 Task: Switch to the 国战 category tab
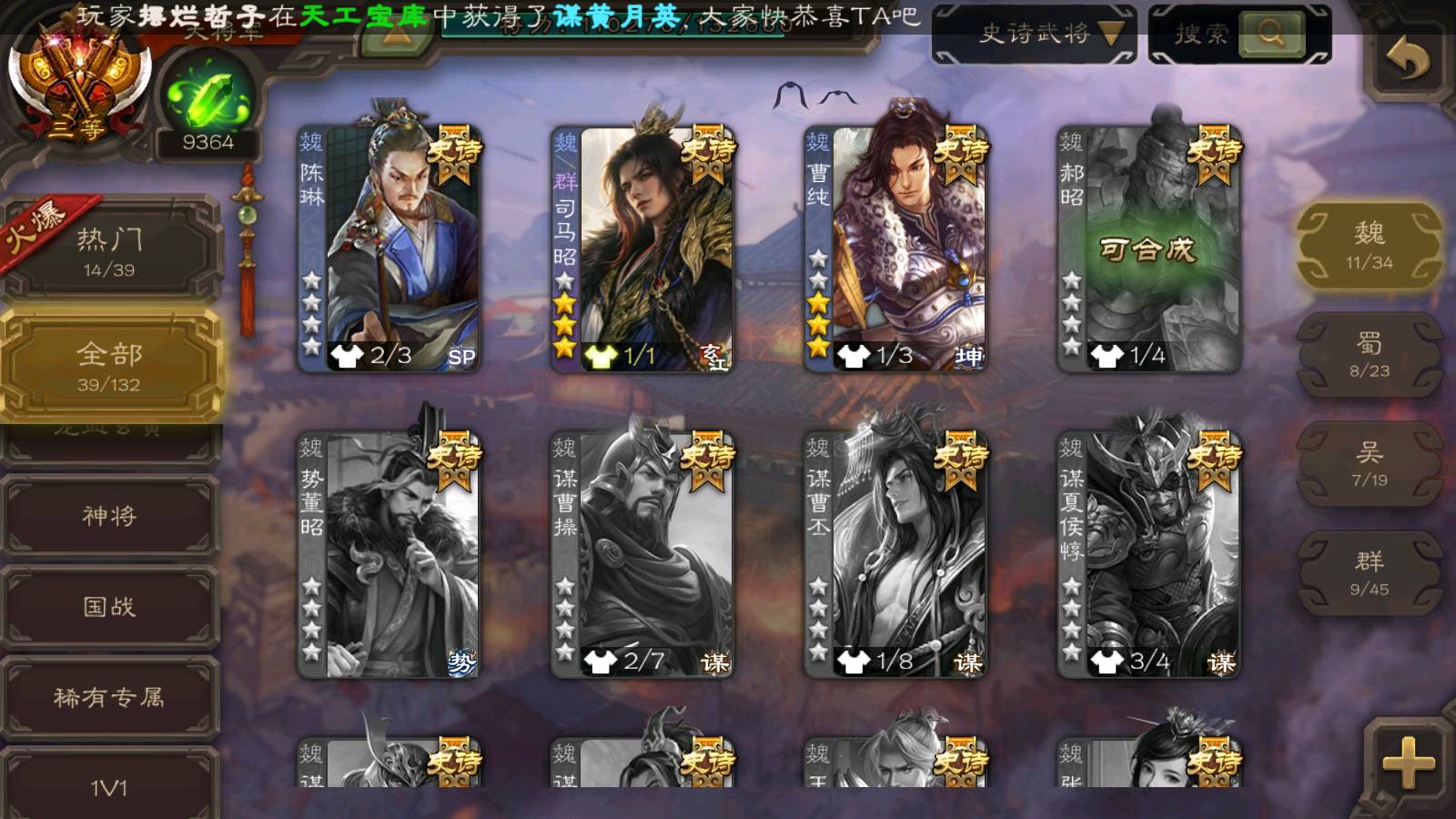click(109, 607)
